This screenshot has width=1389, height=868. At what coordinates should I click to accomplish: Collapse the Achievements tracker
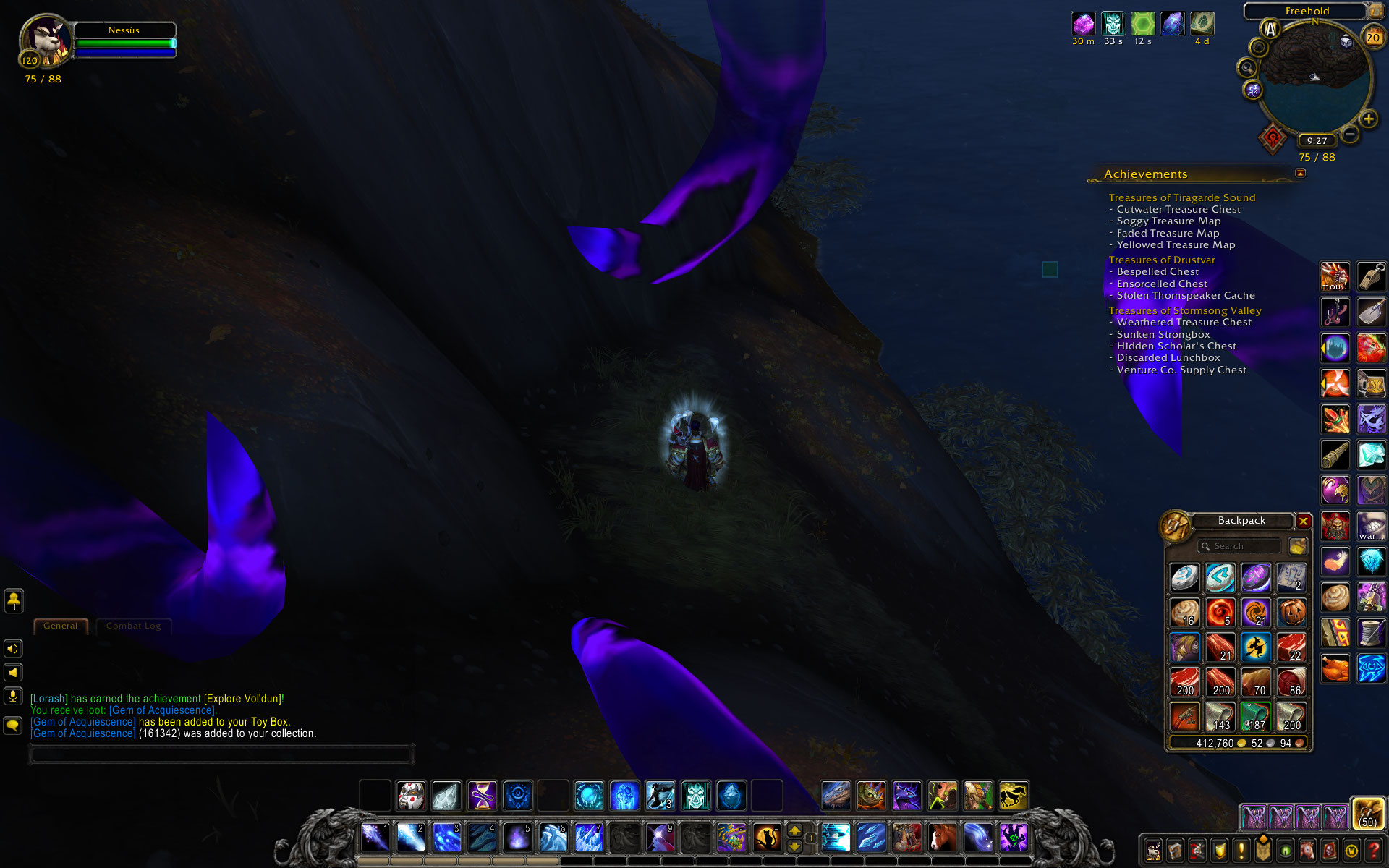click(1300, 173)
